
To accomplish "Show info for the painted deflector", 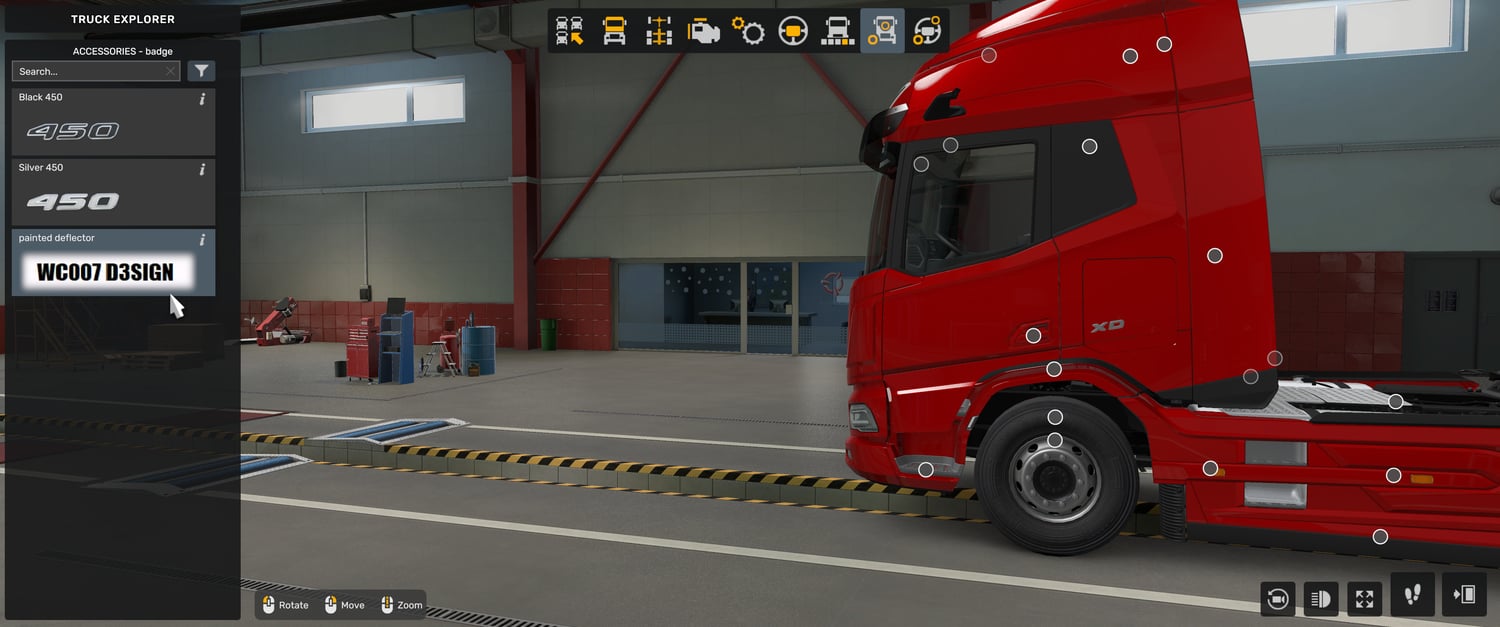I will (203, 240).
